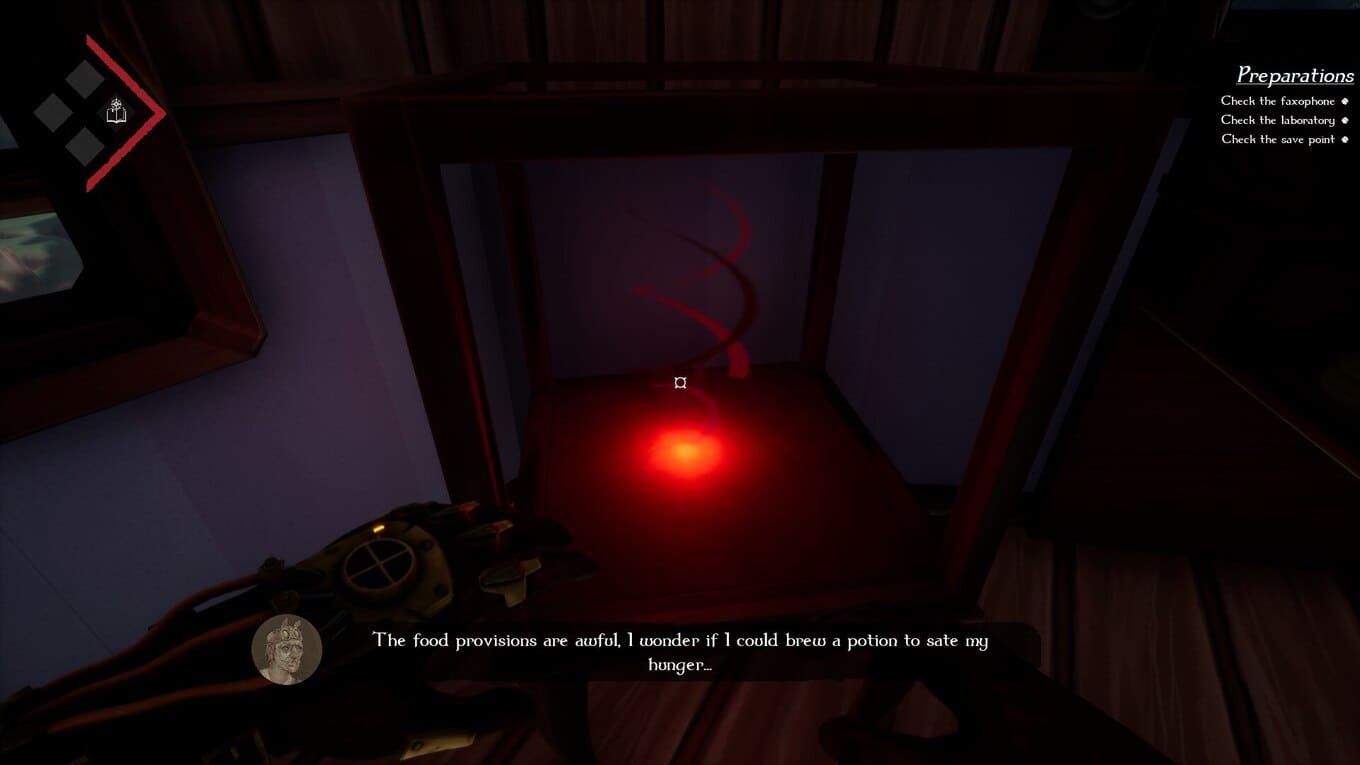Select the spellbook icon in the quick-slot wheel
The image size is (1360, 765).
(117, 112)
